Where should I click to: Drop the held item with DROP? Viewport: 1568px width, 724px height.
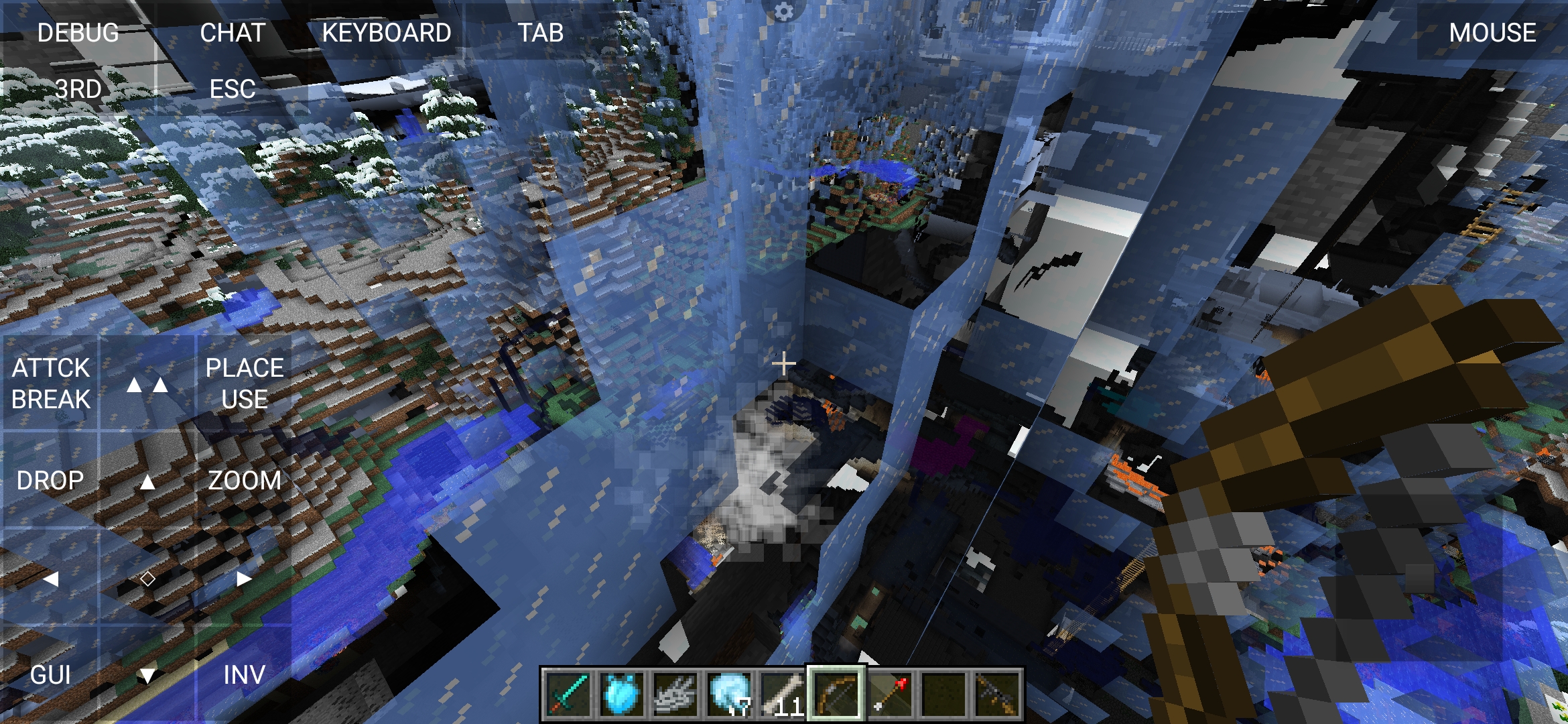tap(50, 480)
